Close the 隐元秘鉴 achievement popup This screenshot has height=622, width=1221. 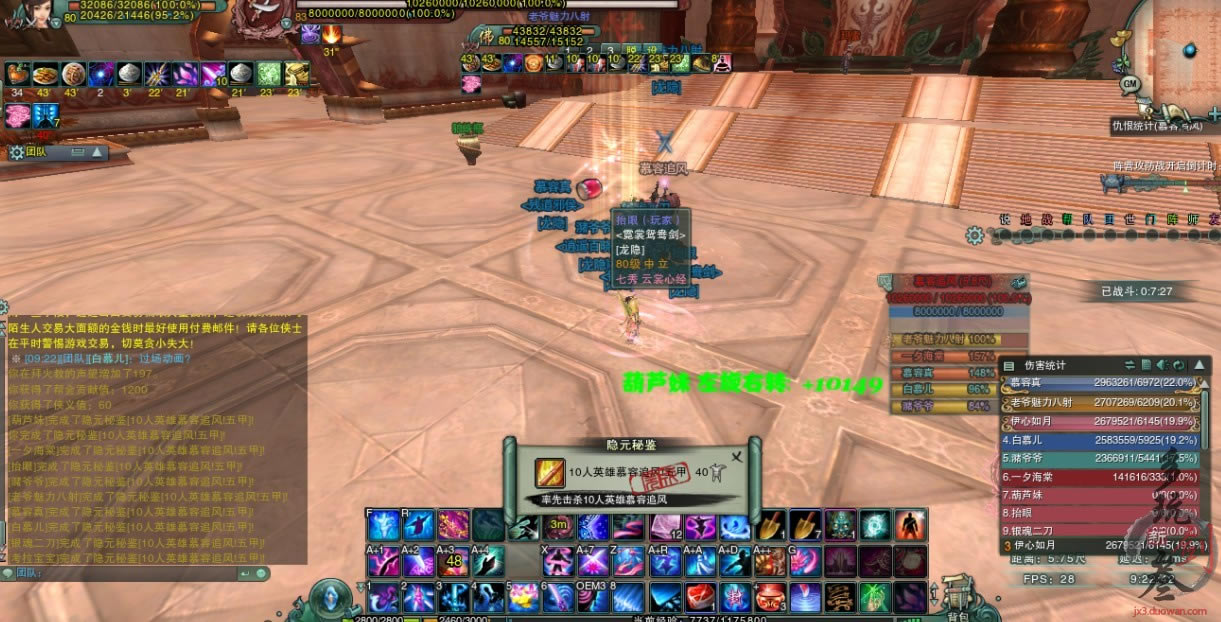(737, 457)
